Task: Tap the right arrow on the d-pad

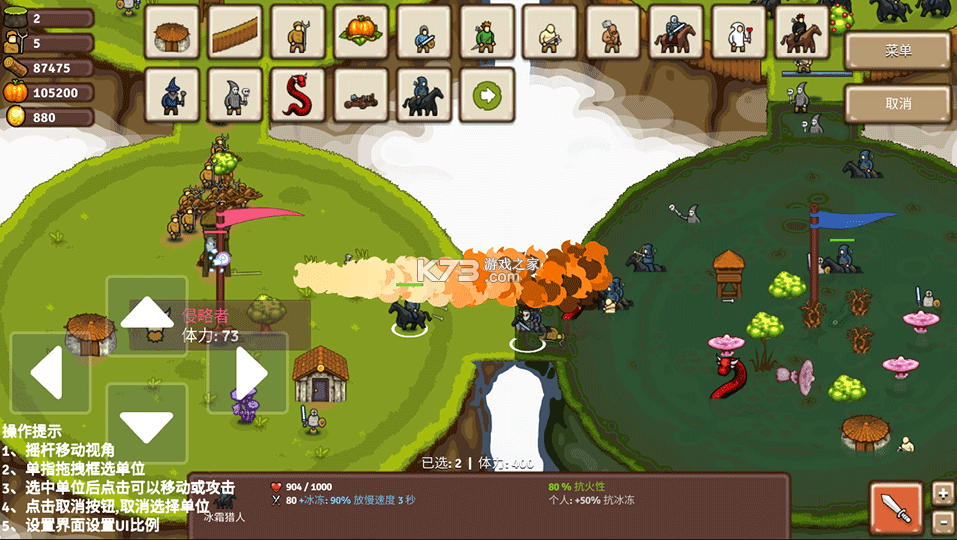Action: (248, 373)
